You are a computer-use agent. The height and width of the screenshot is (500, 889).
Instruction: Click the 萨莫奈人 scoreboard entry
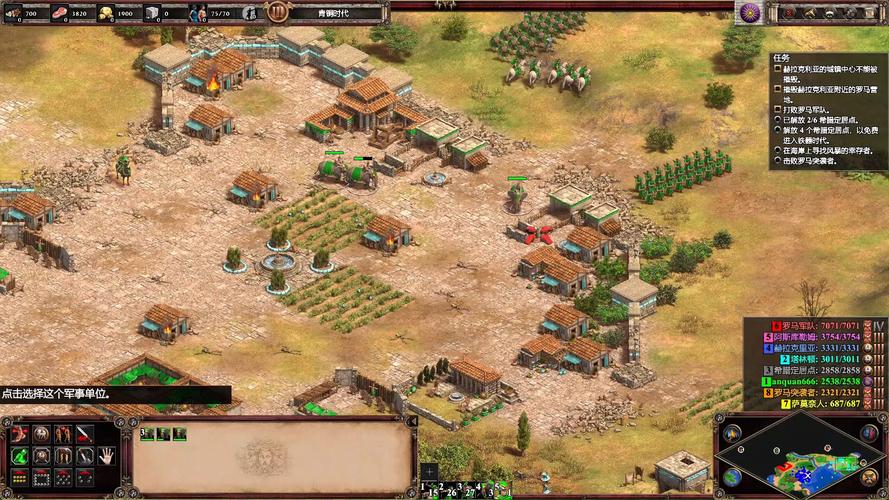click(817, 403)
